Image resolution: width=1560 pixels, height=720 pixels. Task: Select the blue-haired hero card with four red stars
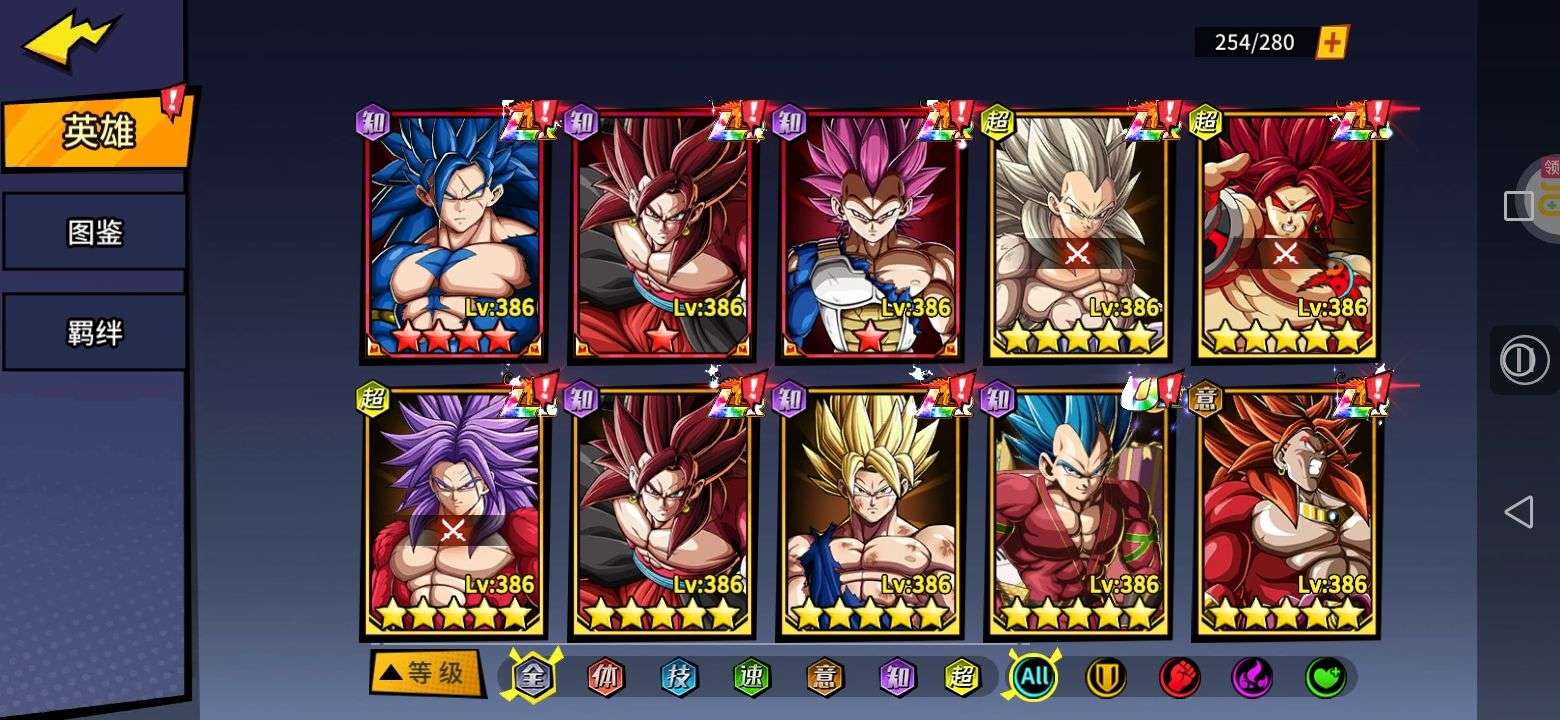(455, 235)
